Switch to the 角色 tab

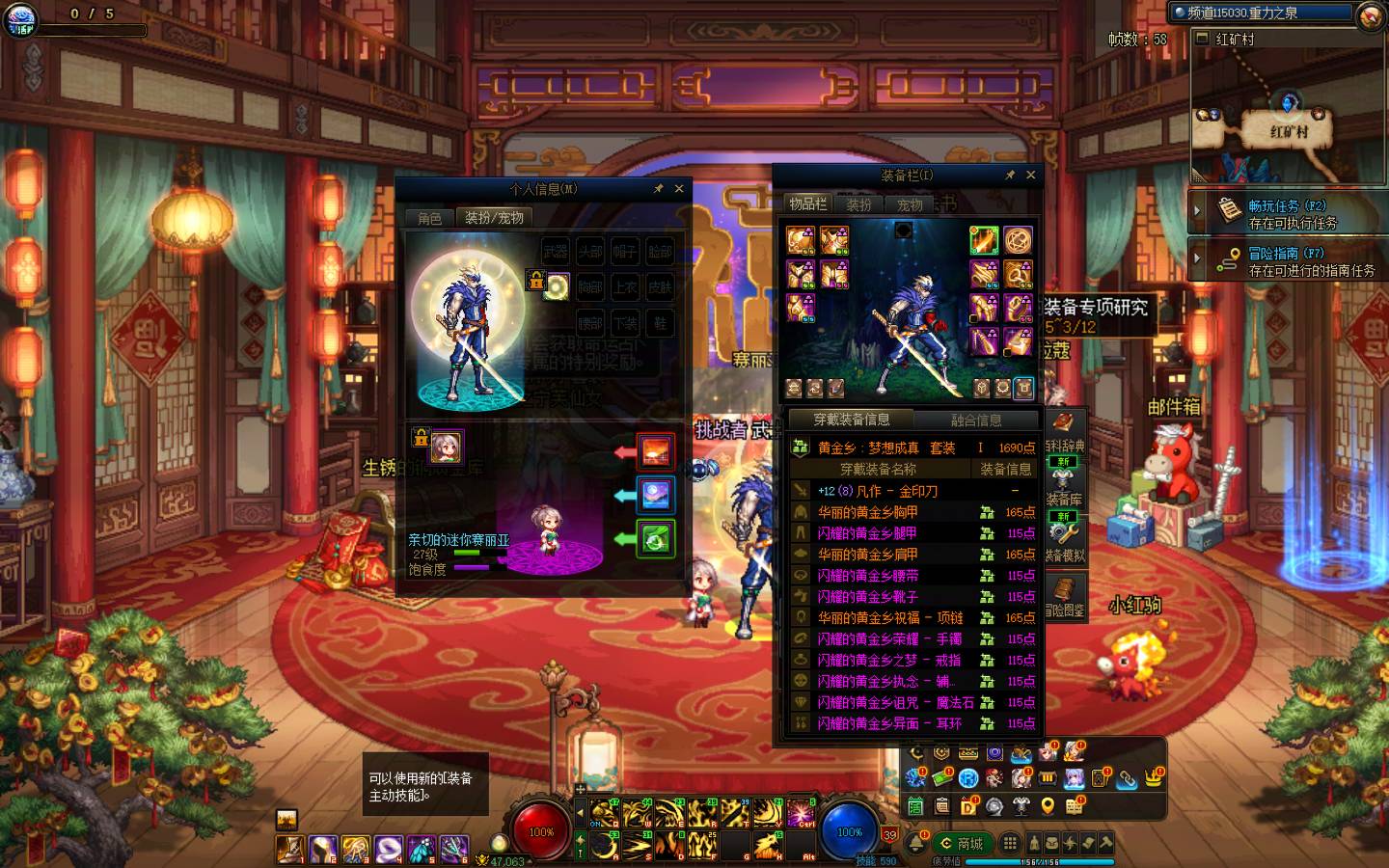(x=429, y=218)
